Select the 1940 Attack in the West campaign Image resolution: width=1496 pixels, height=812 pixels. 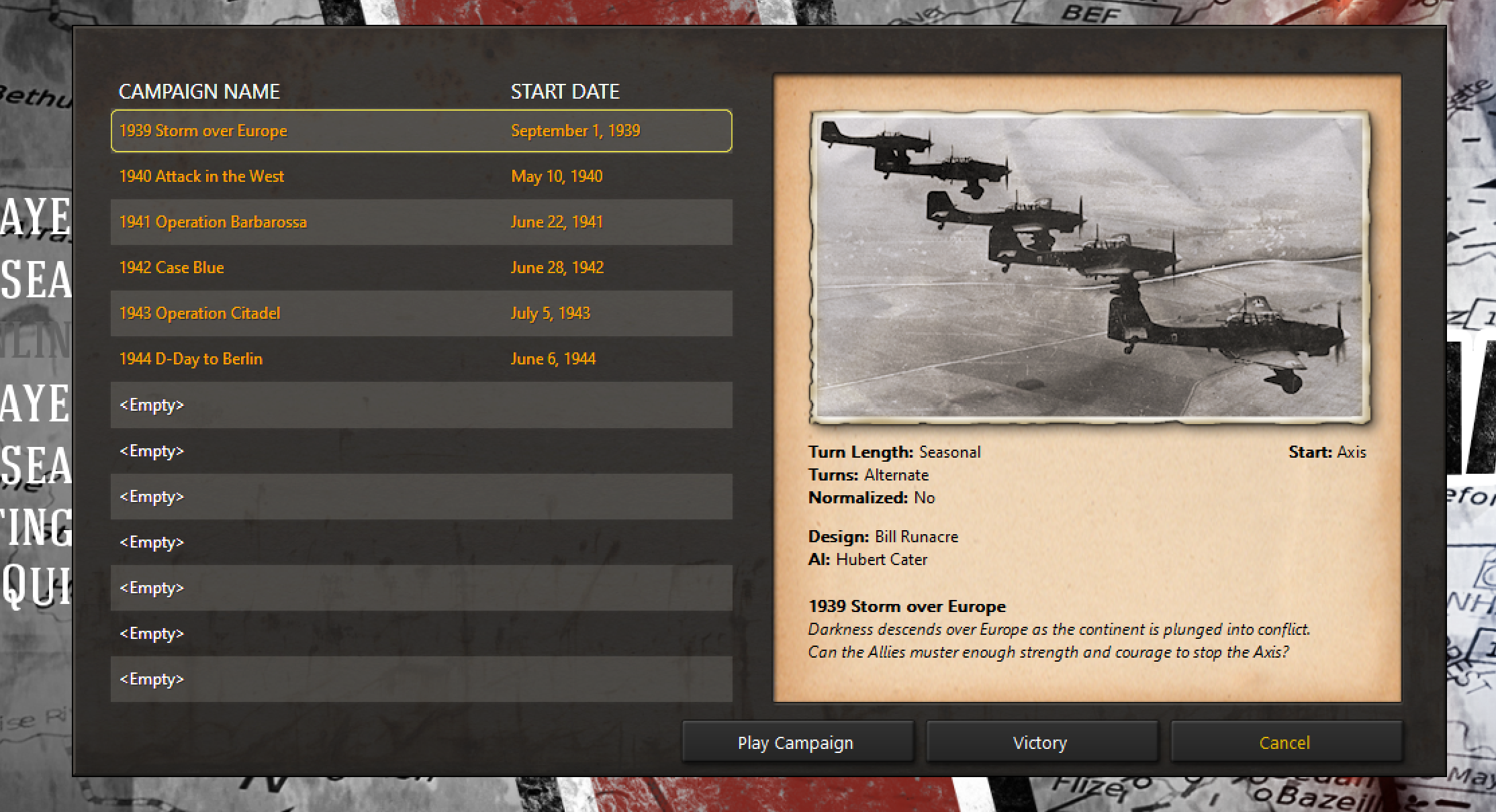click(x=201, y=176)
